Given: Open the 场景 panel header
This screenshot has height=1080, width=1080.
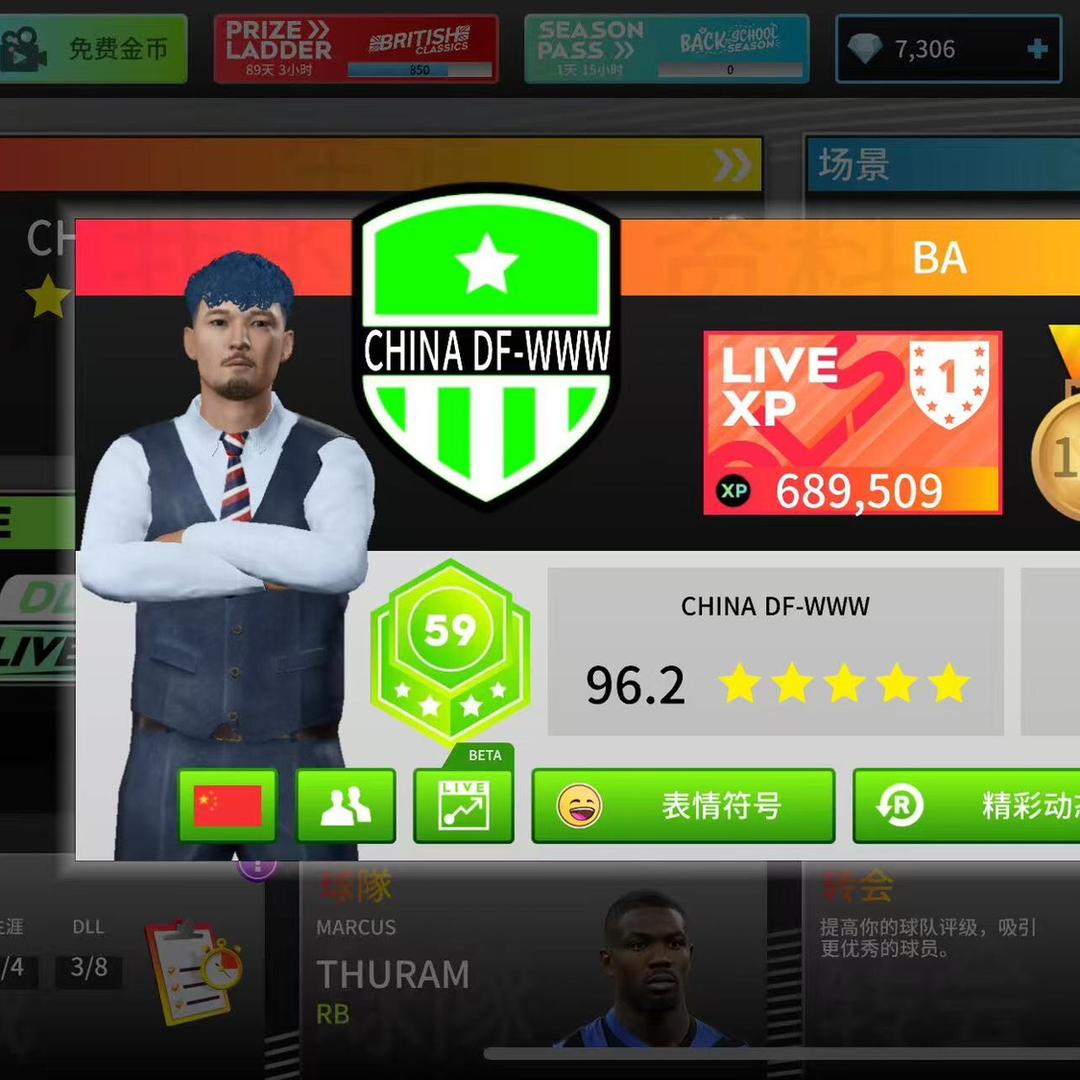Looking at the screenshot, I should click(x=942, y=165).
